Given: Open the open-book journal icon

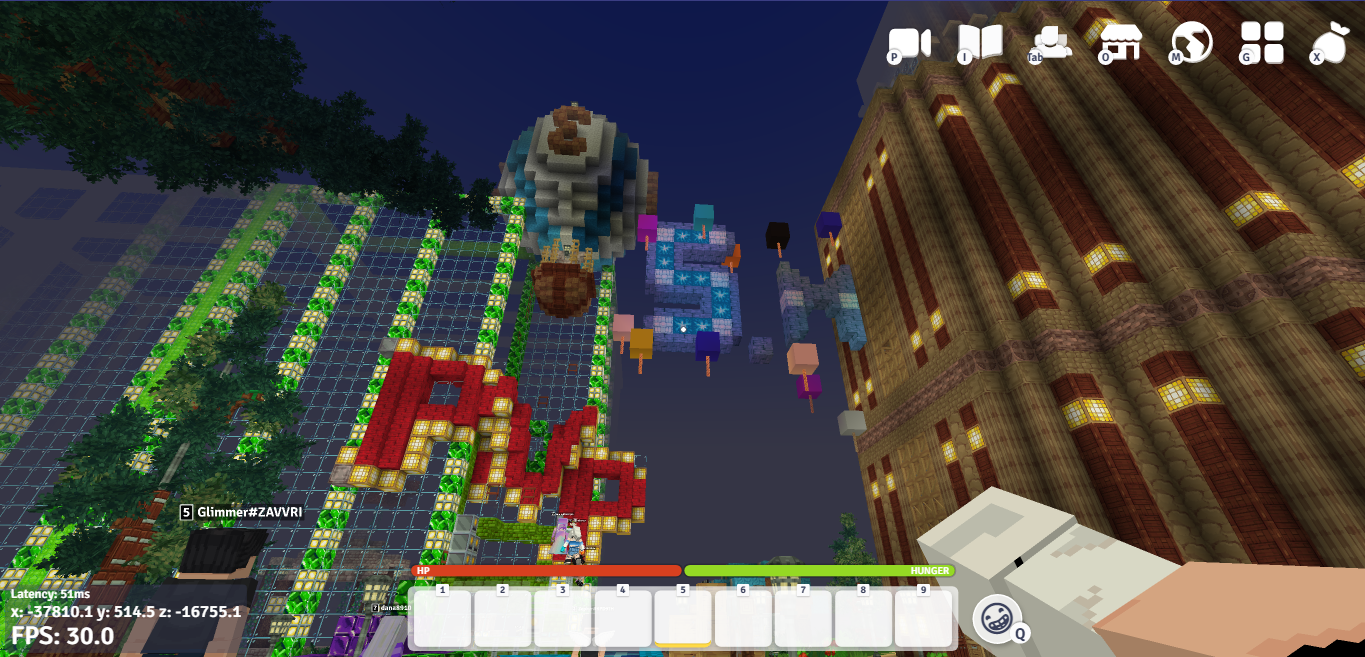Looking at the screenshot, I should 980,43.
